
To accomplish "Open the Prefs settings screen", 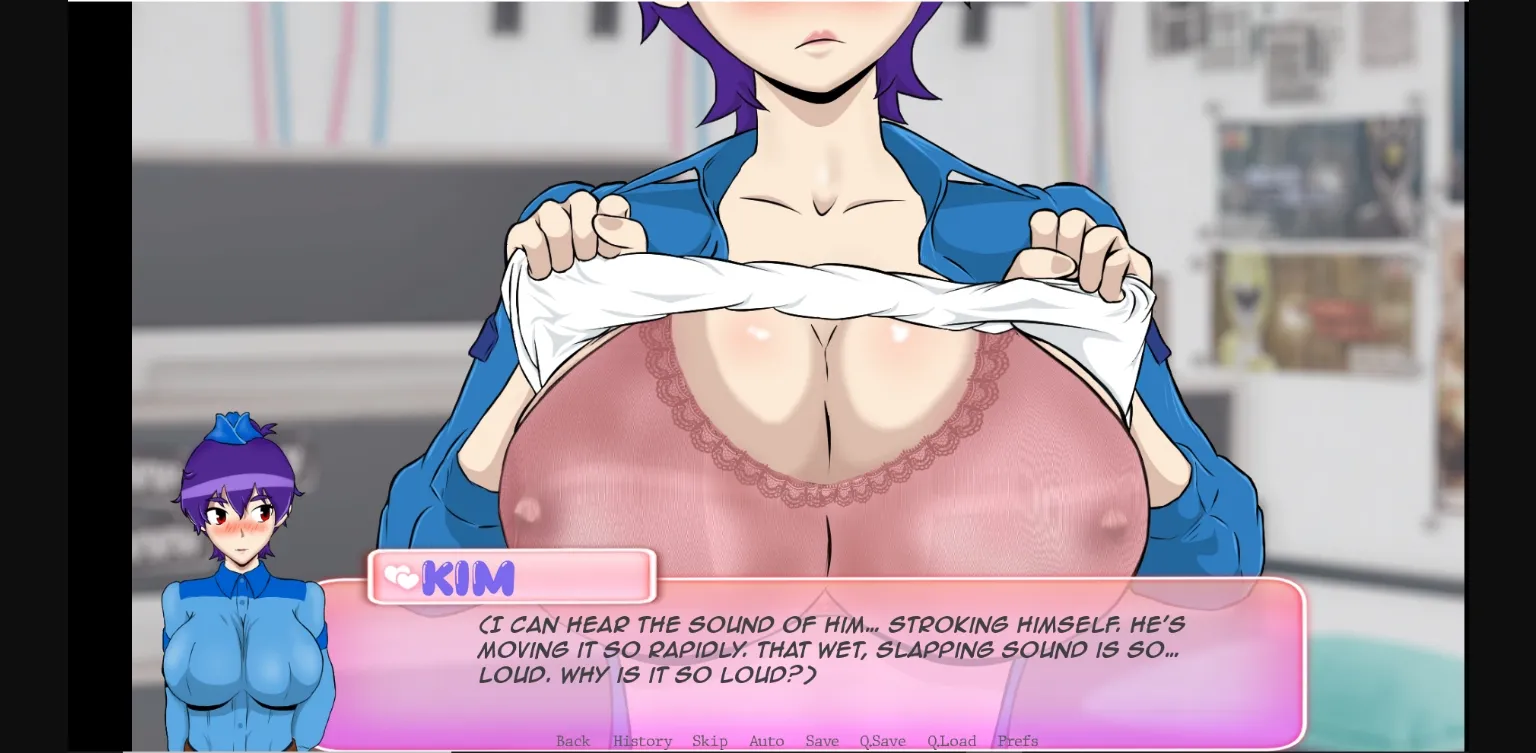I will pos(1017,741).
